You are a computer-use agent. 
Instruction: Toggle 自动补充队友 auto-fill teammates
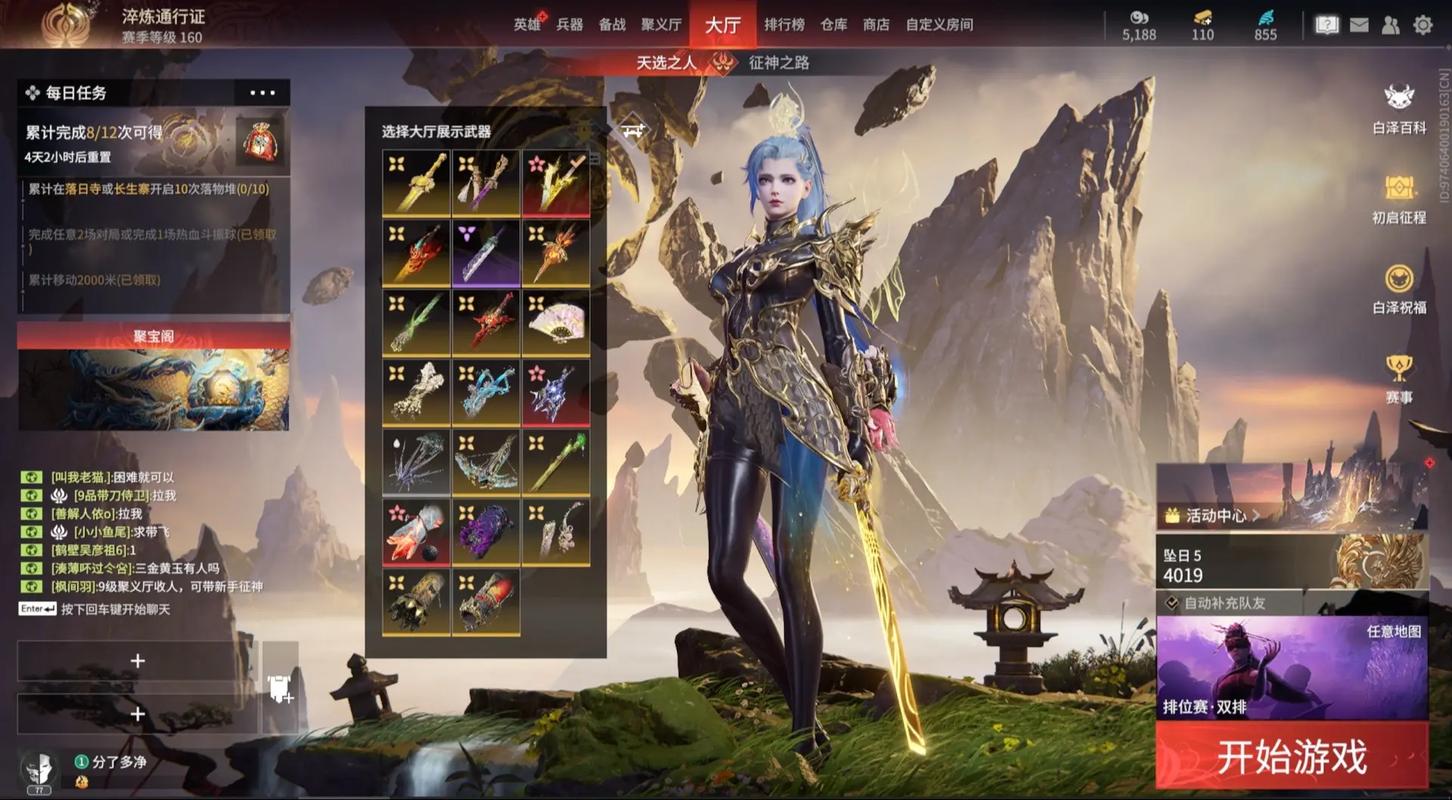coord(1173,603)
